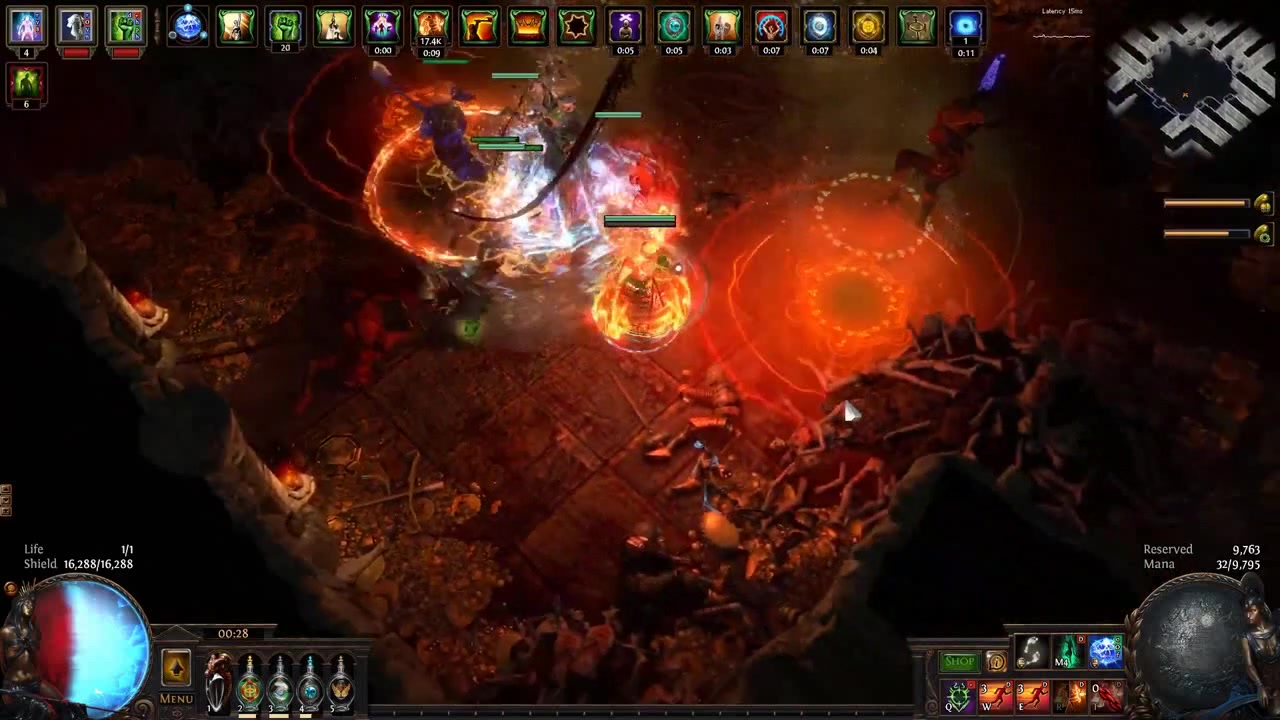The image size is (1280, 720).
Task: Activate the blue ice skull skill
Action: tap(1106, 653)
